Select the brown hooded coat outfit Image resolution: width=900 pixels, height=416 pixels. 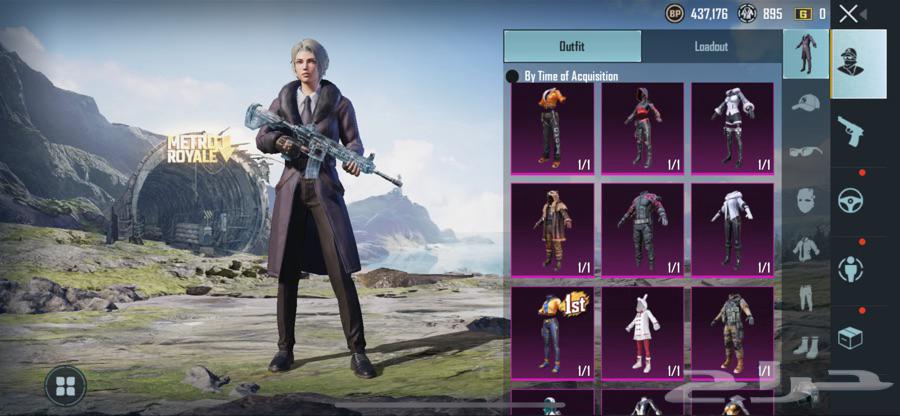click(552, 229)
